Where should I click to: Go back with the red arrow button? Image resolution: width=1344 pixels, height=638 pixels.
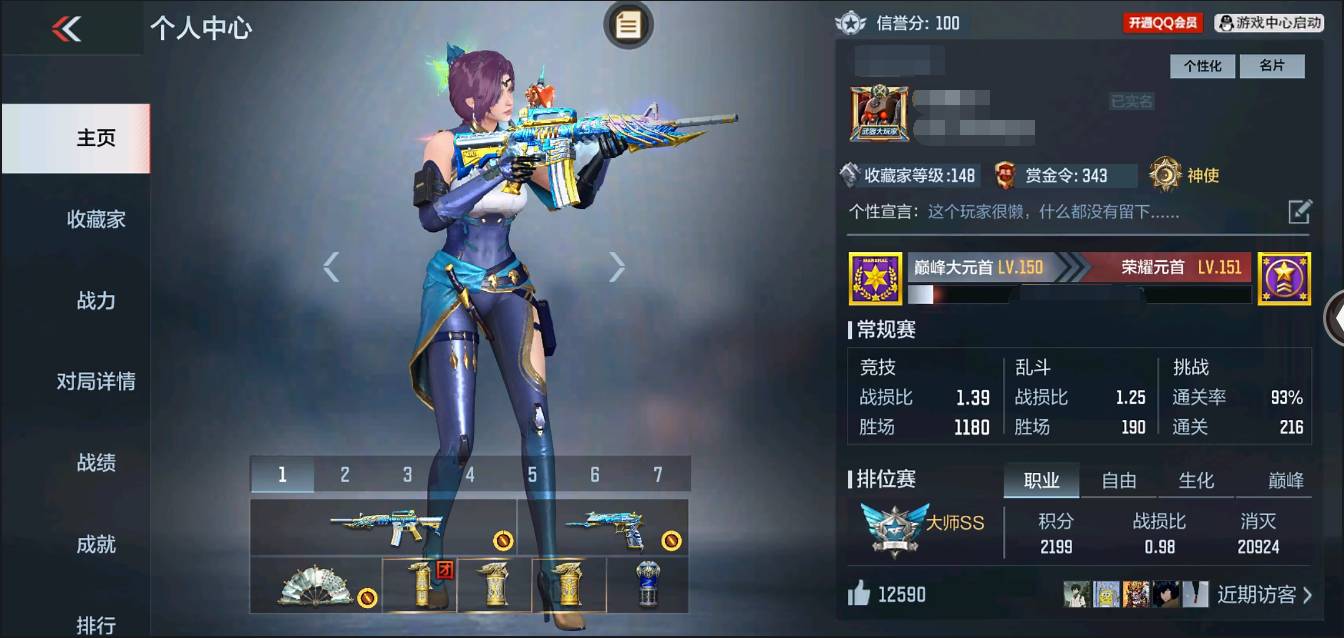coord(67,29)
